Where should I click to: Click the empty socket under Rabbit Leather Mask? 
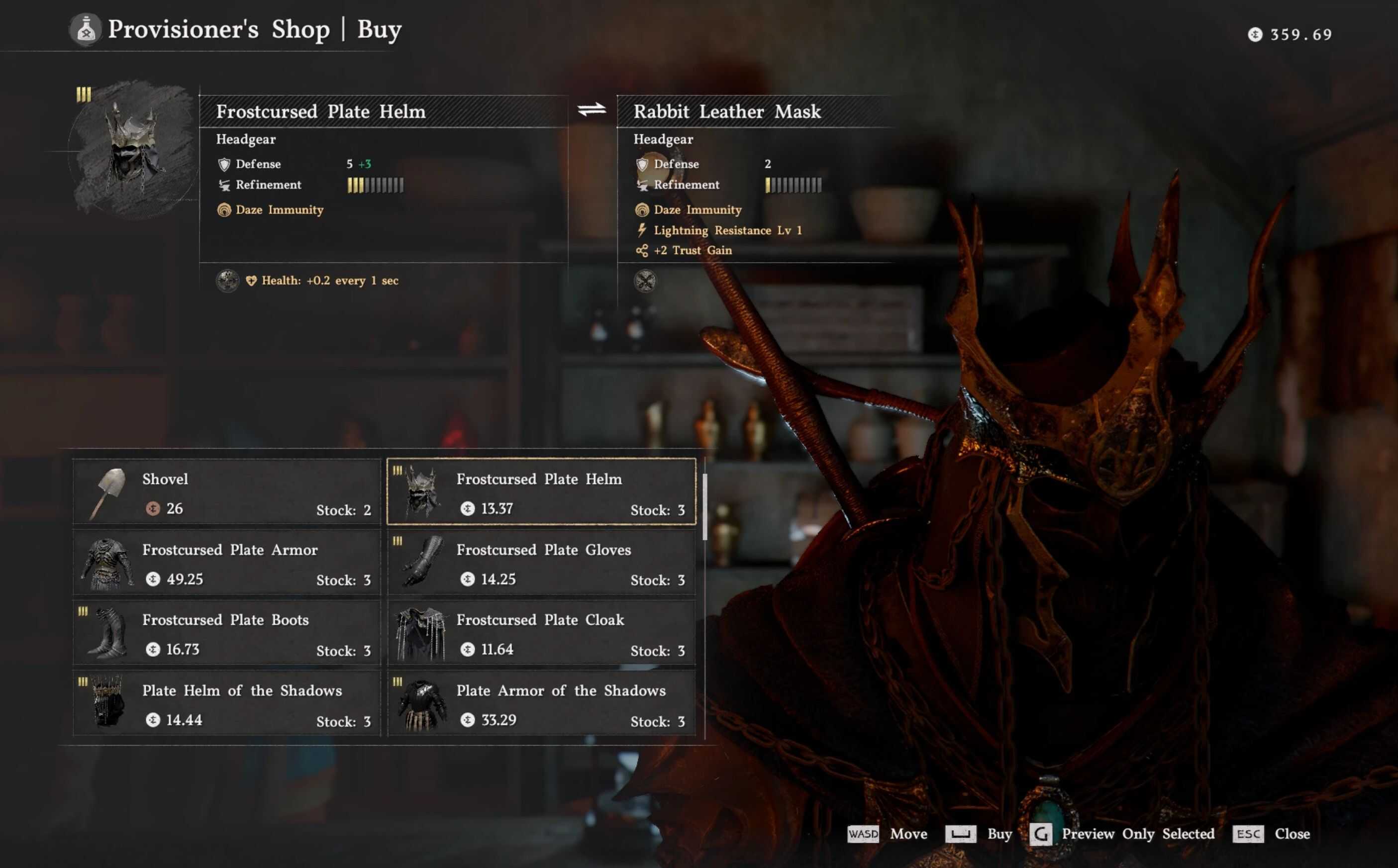pos(645,282)
